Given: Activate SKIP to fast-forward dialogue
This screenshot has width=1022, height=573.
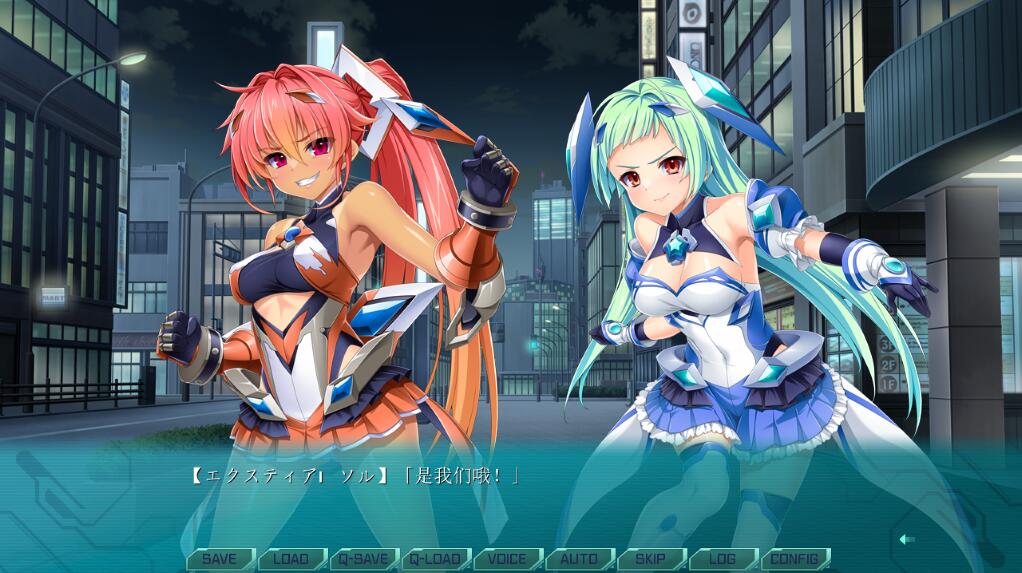Looking at the screenshot, I should click(651, 559).
